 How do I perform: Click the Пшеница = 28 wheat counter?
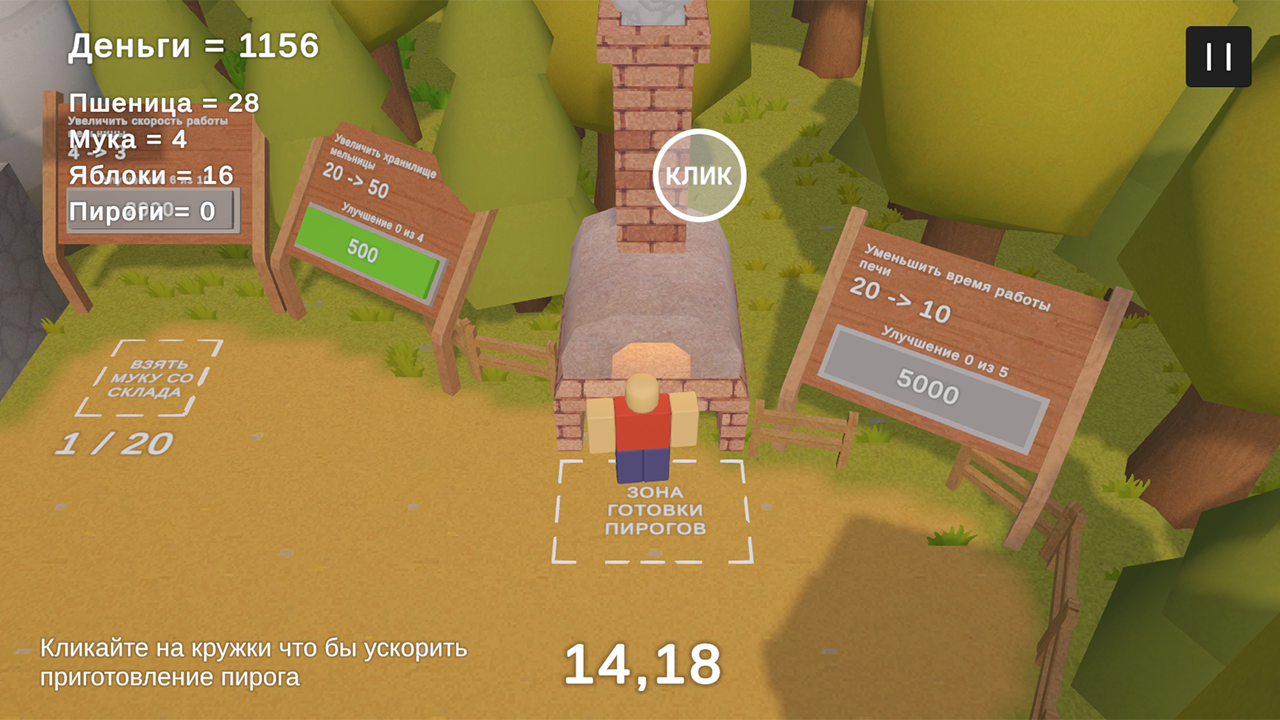(x=162, y=103)
